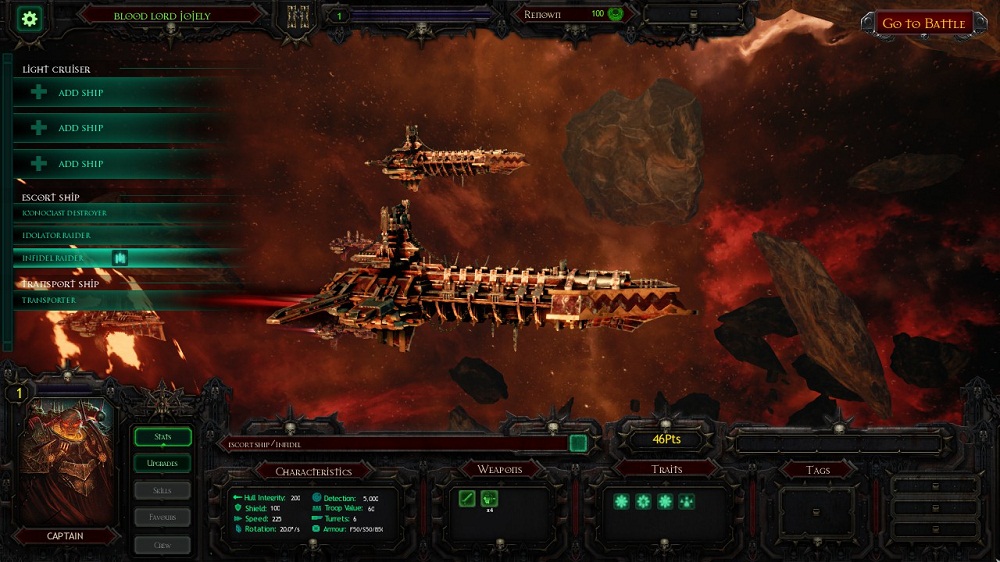The height and width of the screenshot is (562, 1000).
Task: Open the Crew tab
Action: click(x=162, y=545)
